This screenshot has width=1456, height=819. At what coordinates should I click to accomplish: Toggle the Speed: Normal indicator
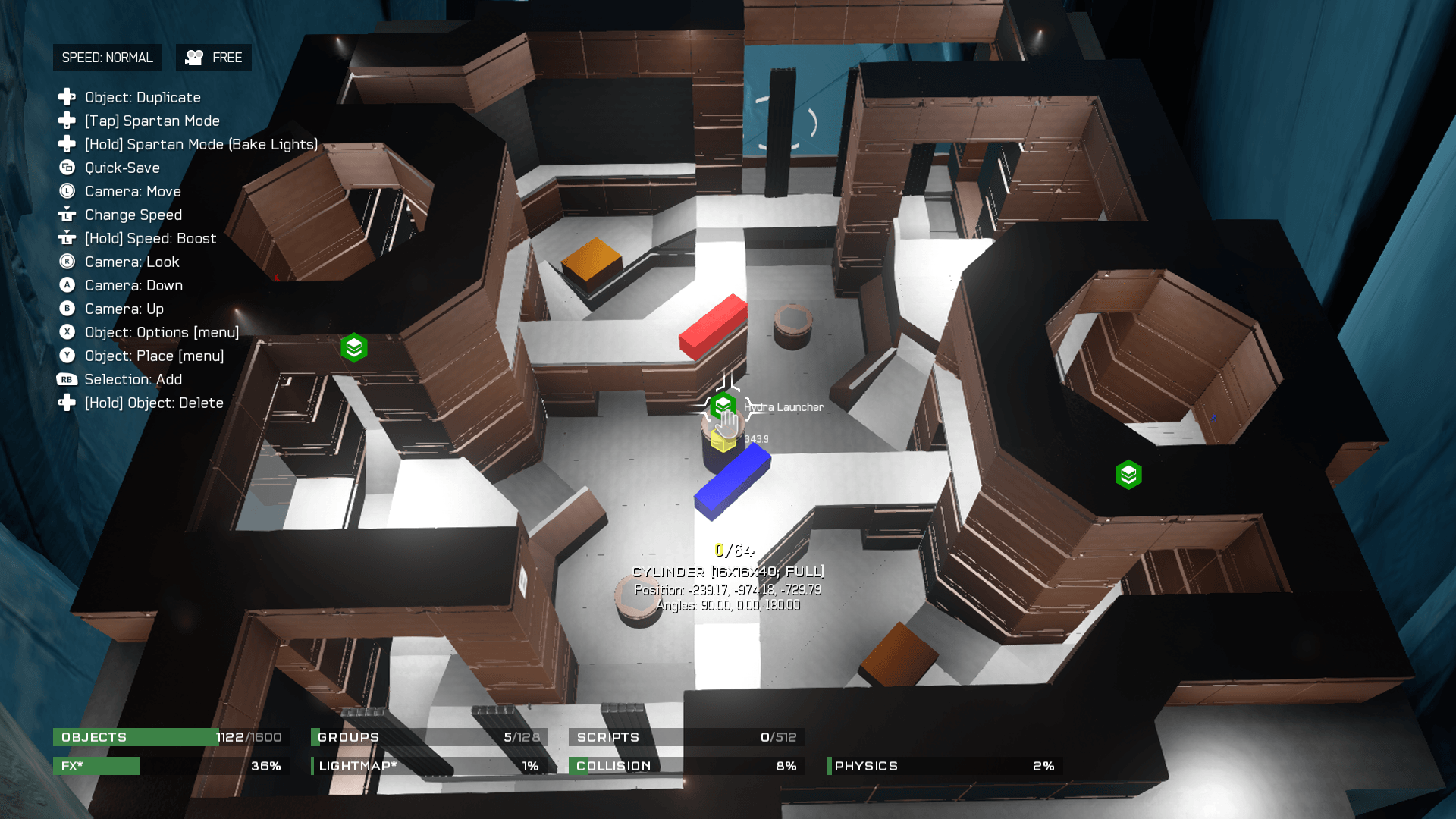107,58
